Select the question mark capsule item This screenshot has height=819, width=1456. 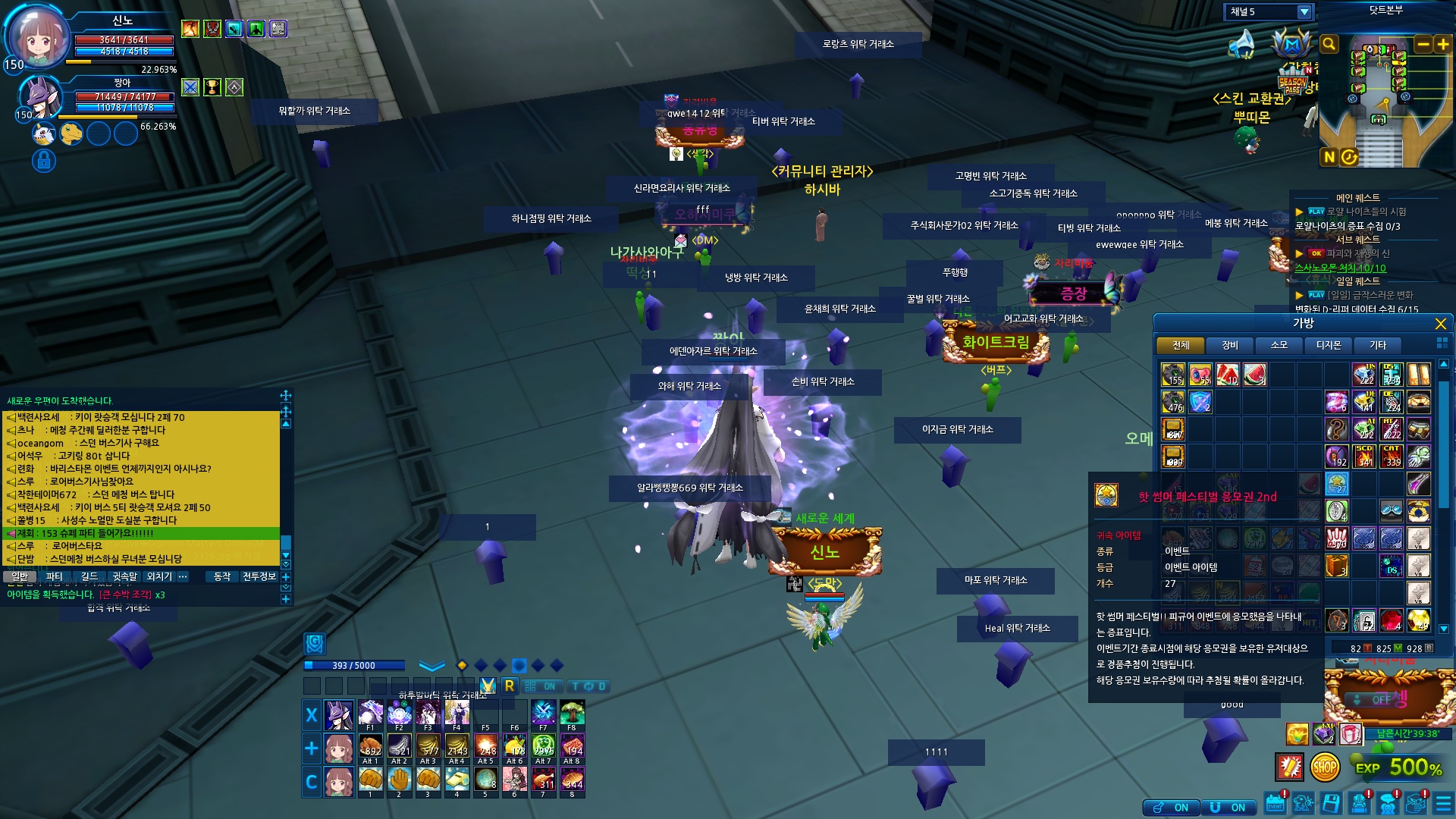tap(1336, 429)
